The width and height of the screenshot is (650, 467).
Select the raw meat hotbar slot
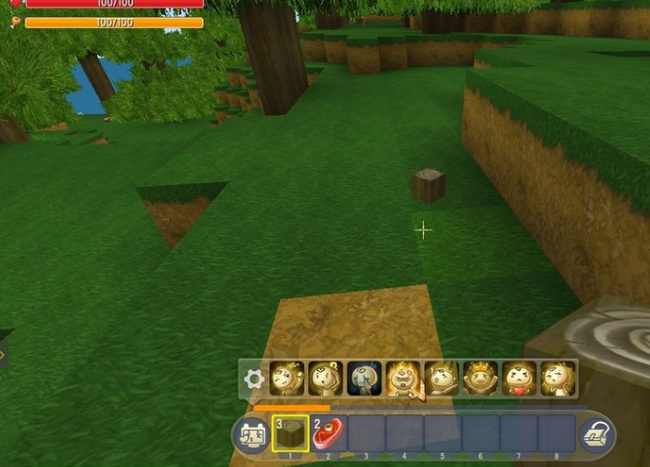tap(328, 434)
